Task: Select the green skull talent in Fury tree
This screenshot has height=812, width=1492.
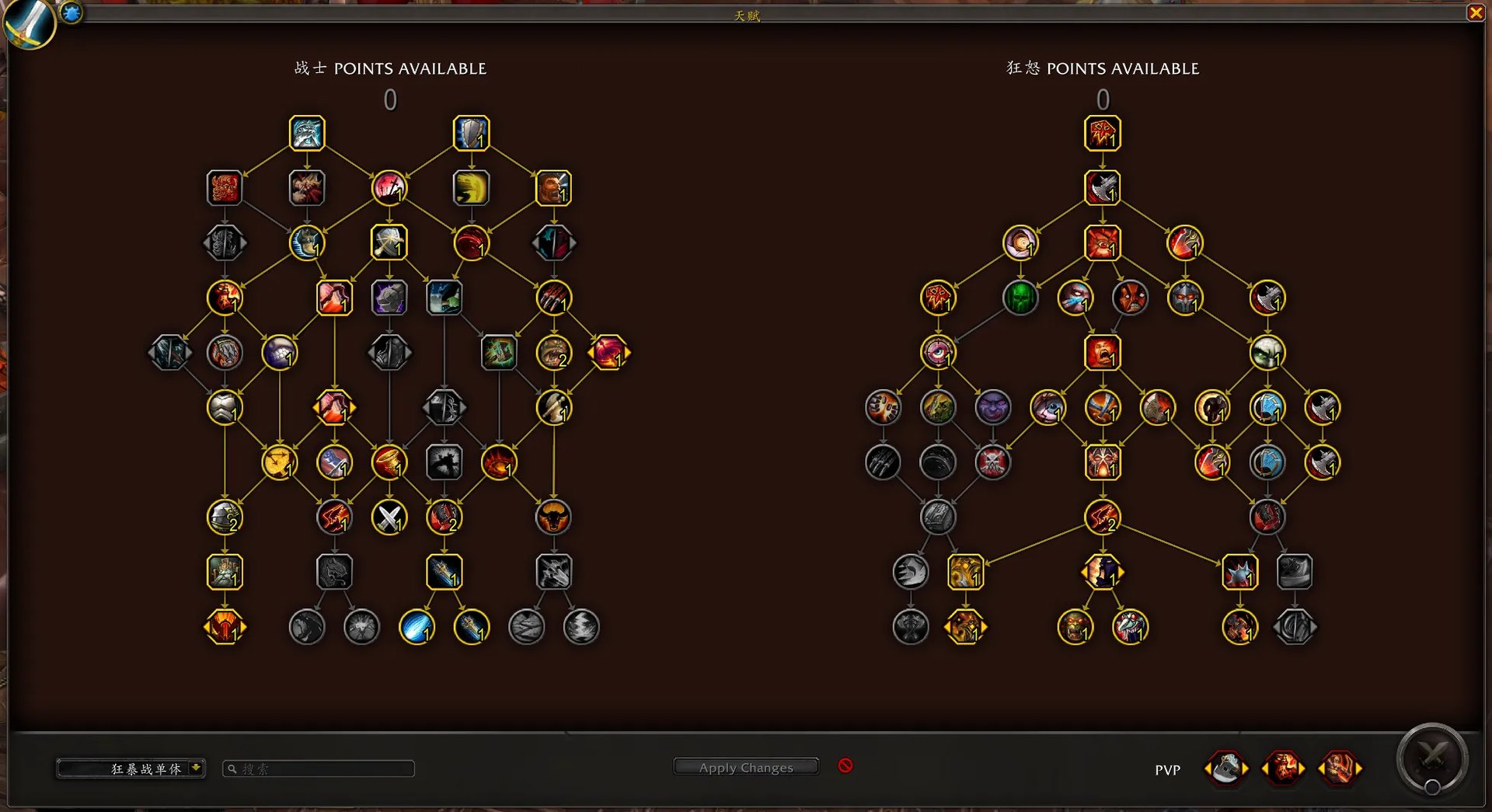Action: pos(1020,298)
